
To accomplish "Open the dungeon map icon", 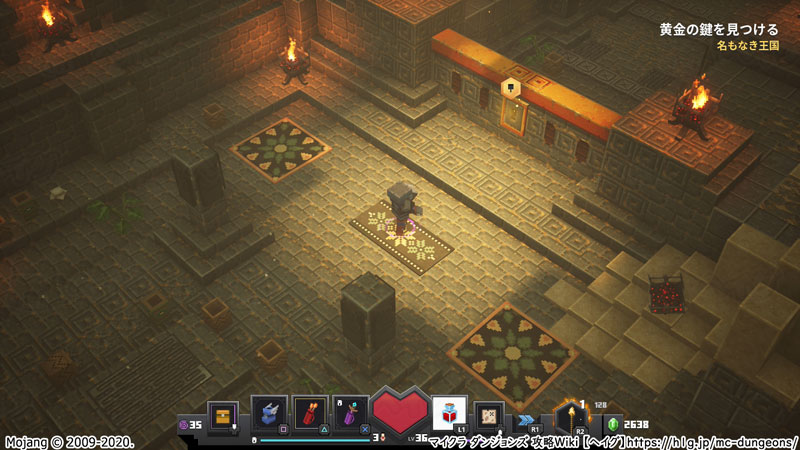I will [x=489, y=413].
